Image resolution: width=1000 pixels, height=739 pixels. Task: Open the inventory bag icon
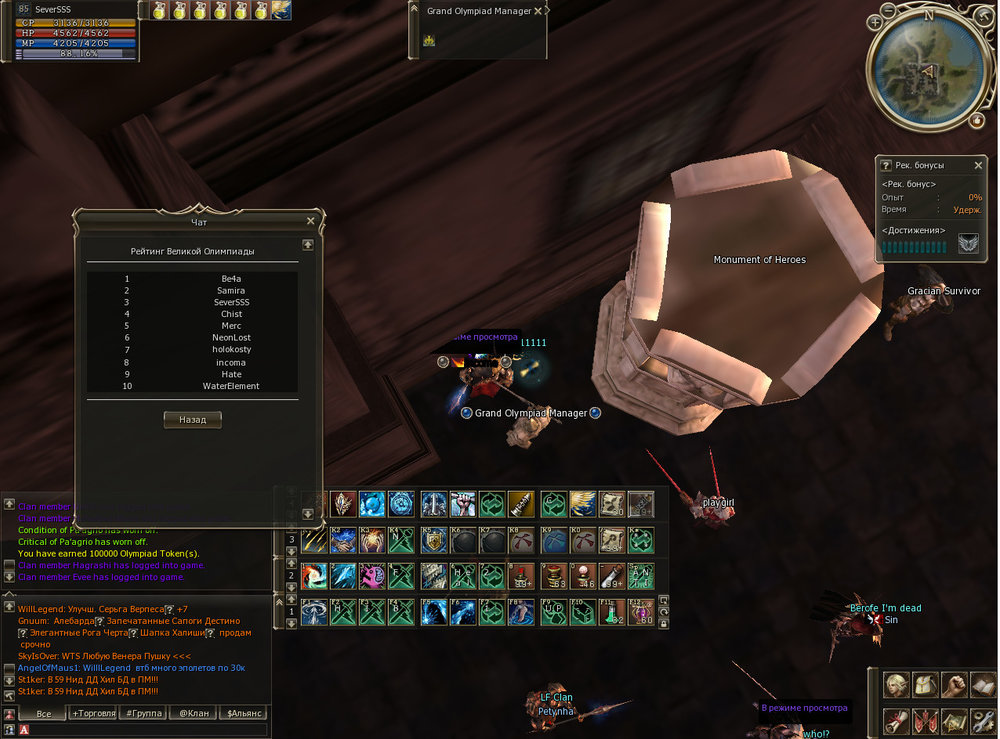[x=927, y=685]
